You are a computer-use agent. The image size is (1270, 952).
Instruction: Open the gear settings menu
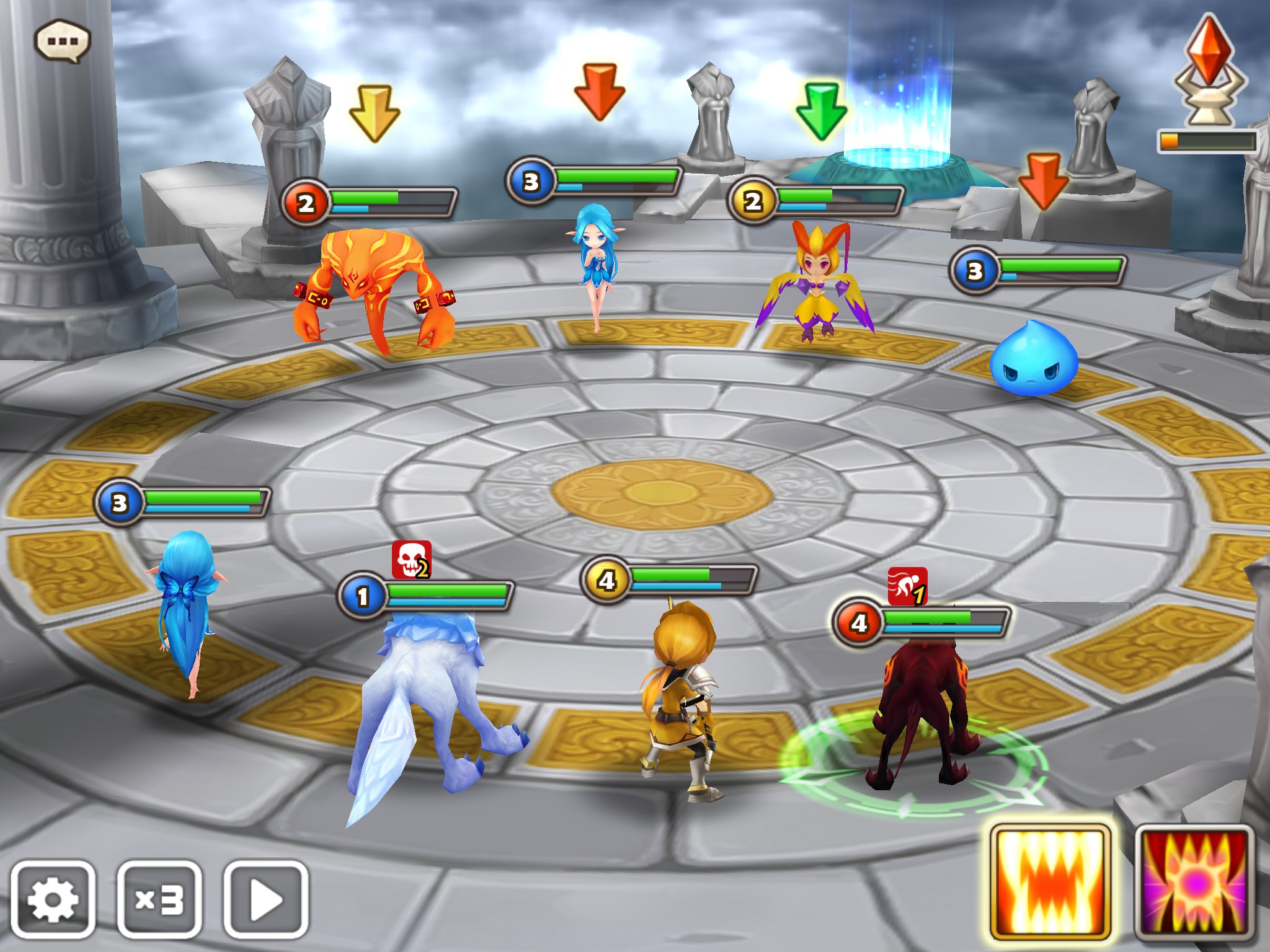[53, 899]
